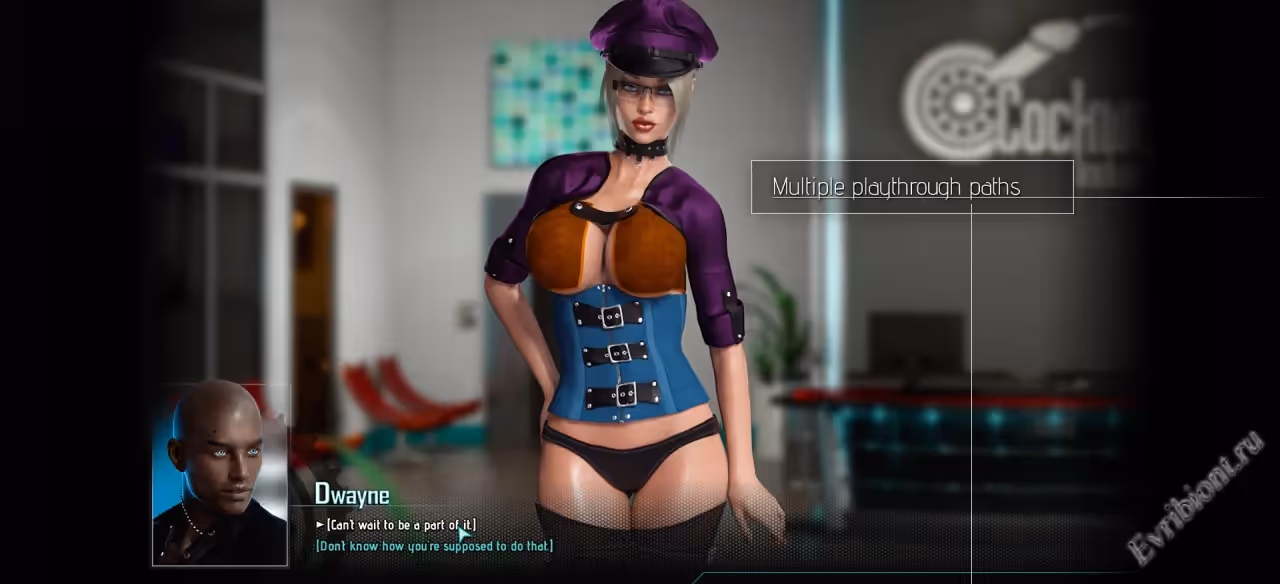Viewport: 1280px width, 584px height.
Task: Select "Don't know how you're supposed to do that" option
Action: click(434, 546)
